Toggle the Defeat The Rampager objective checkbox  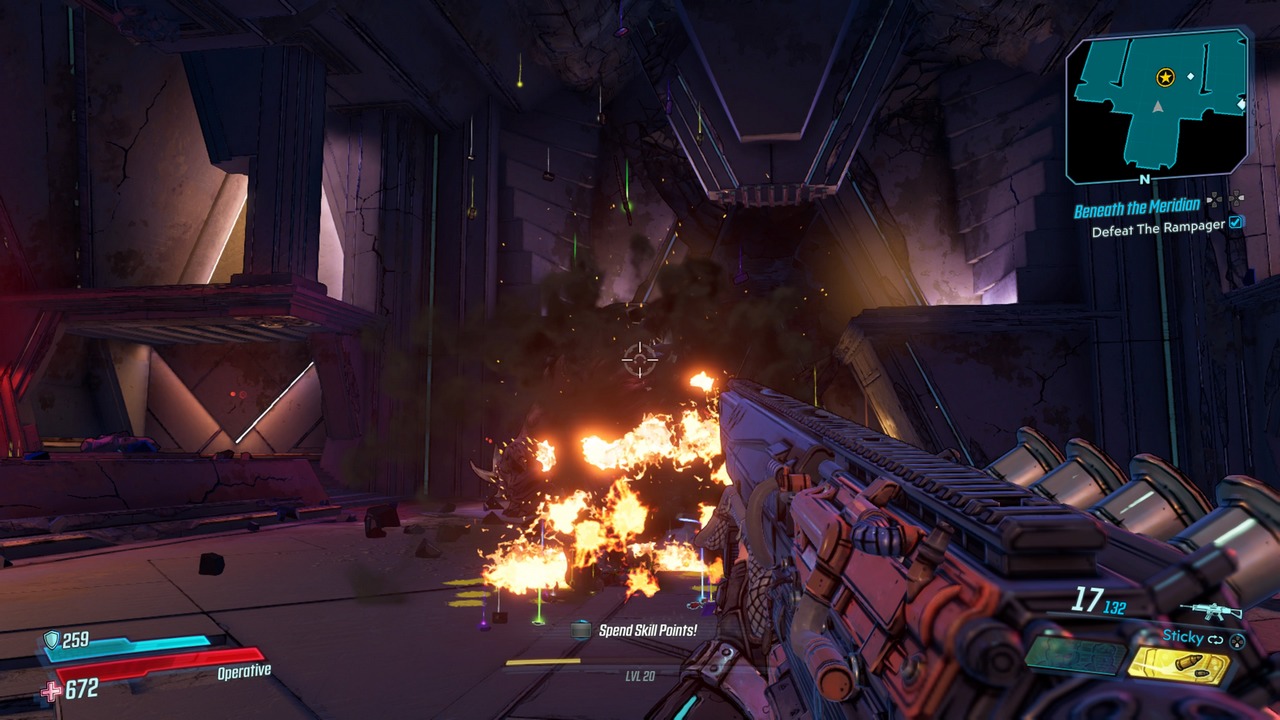coord(1237,224)
